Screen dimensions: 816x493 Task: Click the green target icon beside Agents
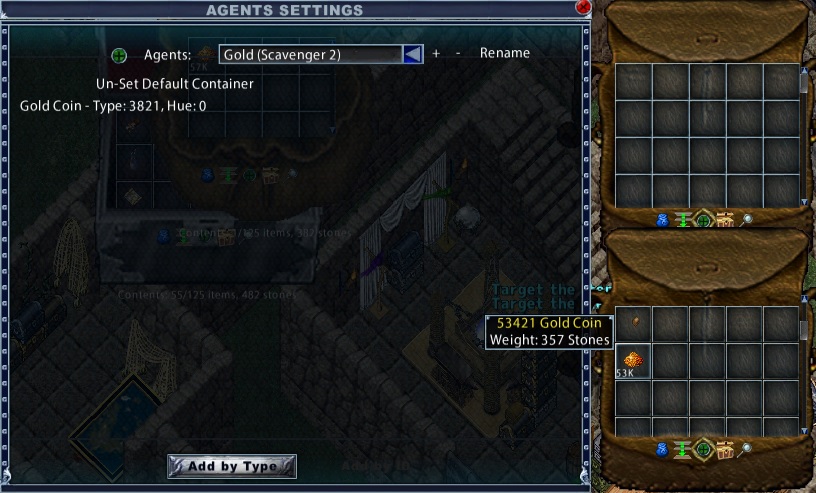click(x=119, y=55)
